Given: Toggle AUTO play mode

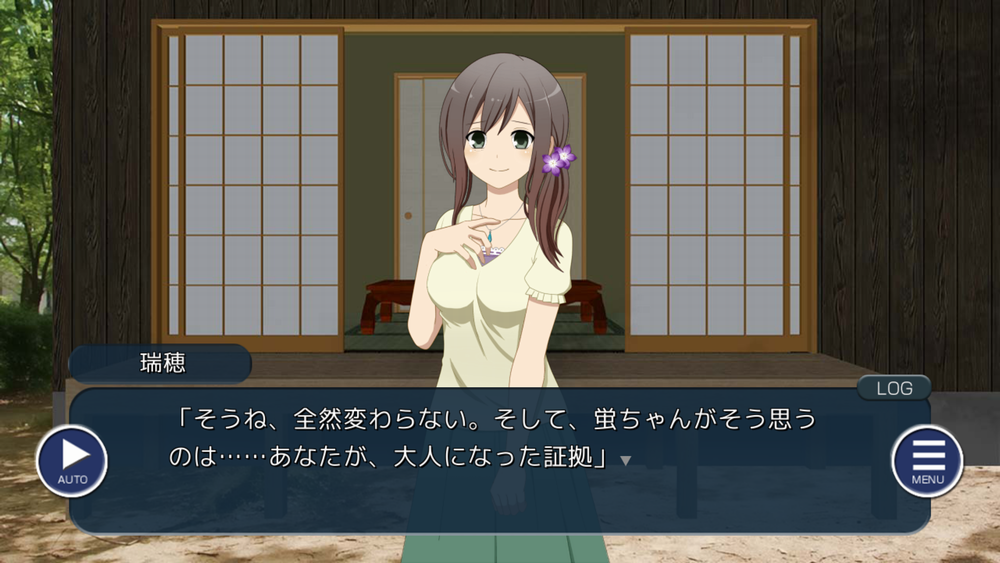Looking at the screenshot, I should click(x=71, y=461).
